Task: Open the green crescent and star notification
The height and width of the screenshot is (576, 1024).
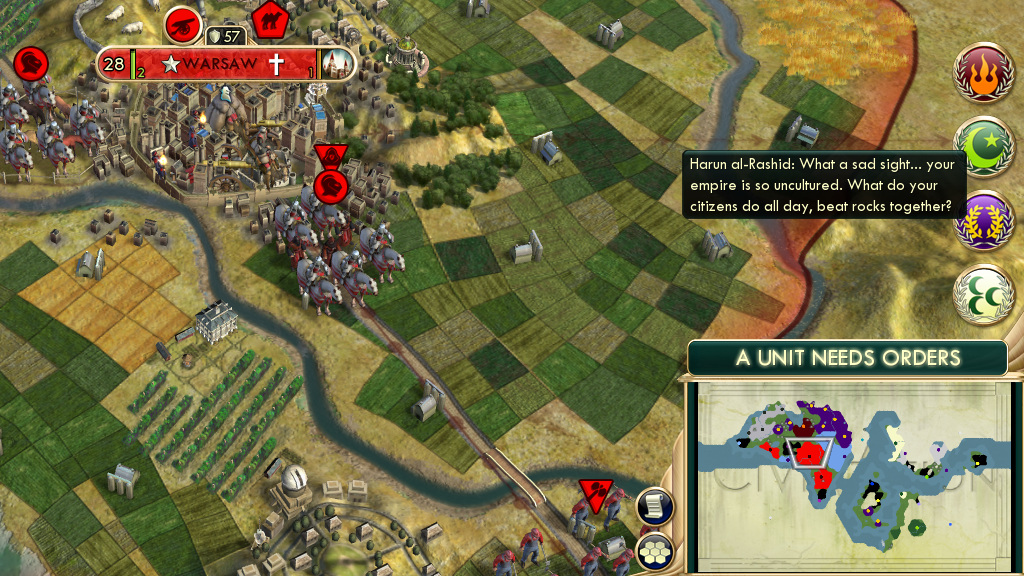Action: (x=985, y=147)
